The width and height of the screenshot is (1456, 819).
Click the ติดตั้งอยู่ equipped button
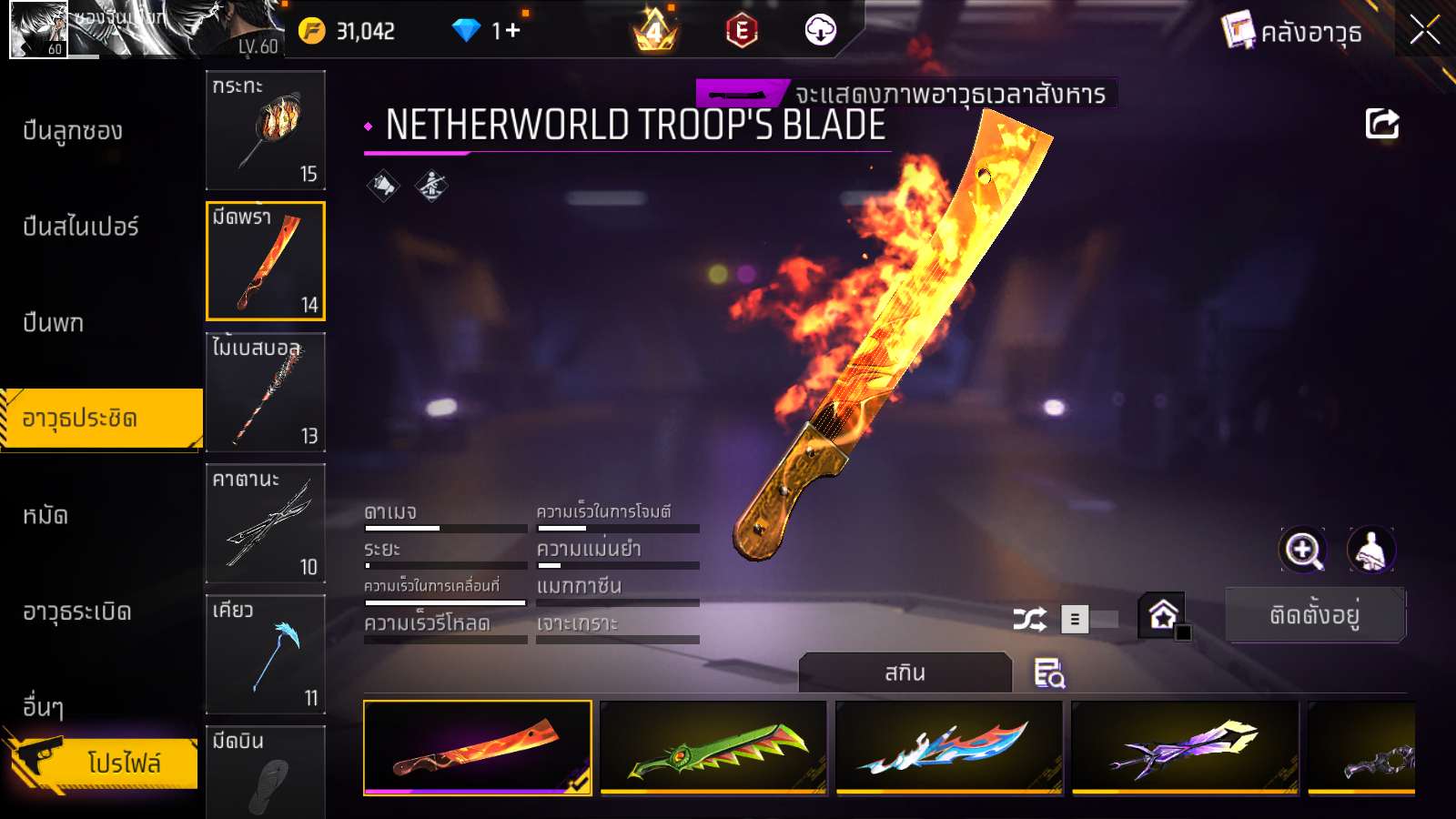point(1314,615)
